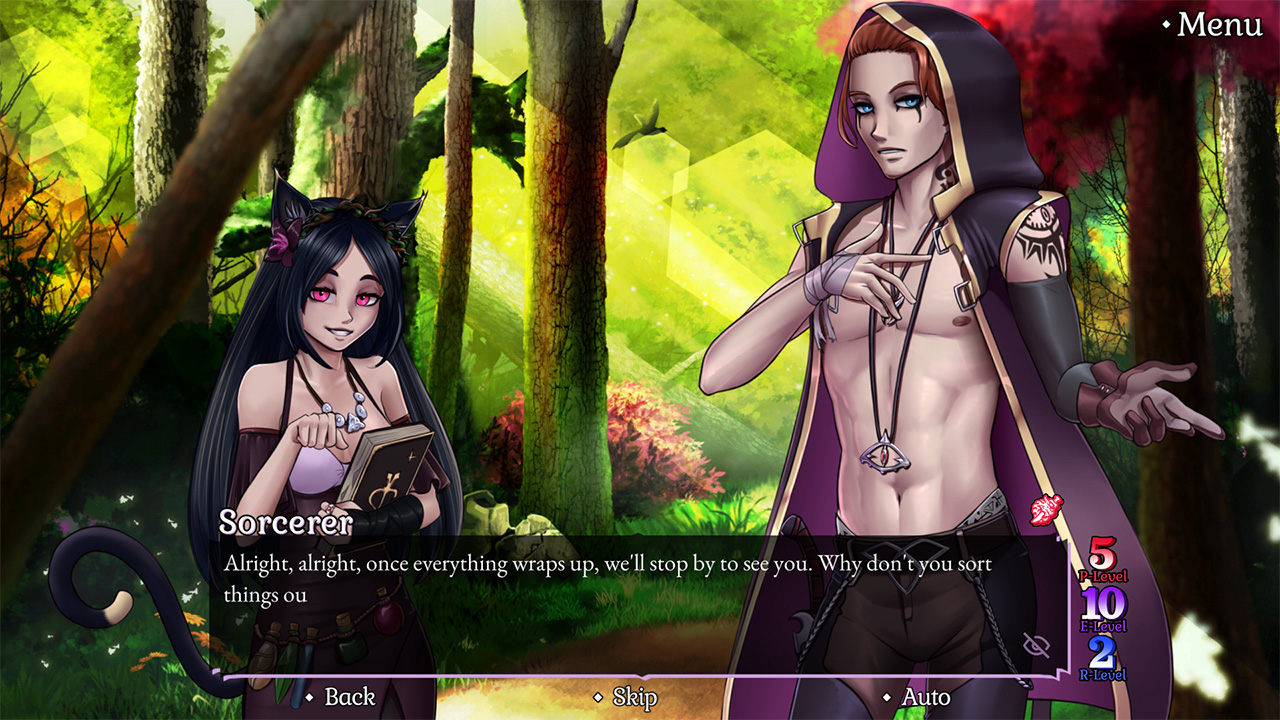Click the rose affection icon beside the sorcerer
This screenshot has height=720, width=1280.
pyautogui.click(x=1046, y=508)
